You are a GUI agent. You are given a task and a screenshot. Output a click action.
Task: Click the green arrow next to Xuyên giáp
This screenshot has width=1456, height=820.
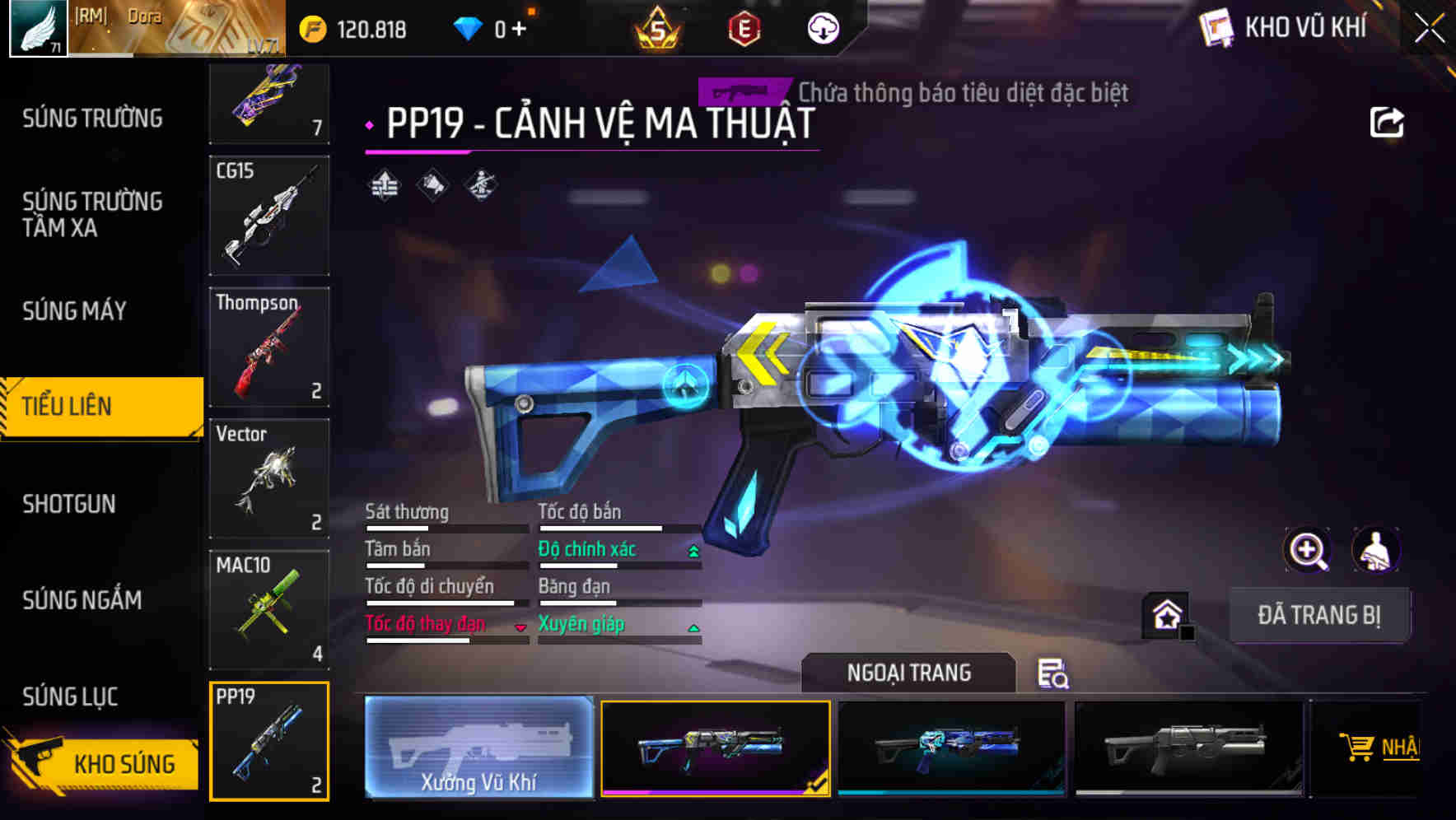click(693, 627)
